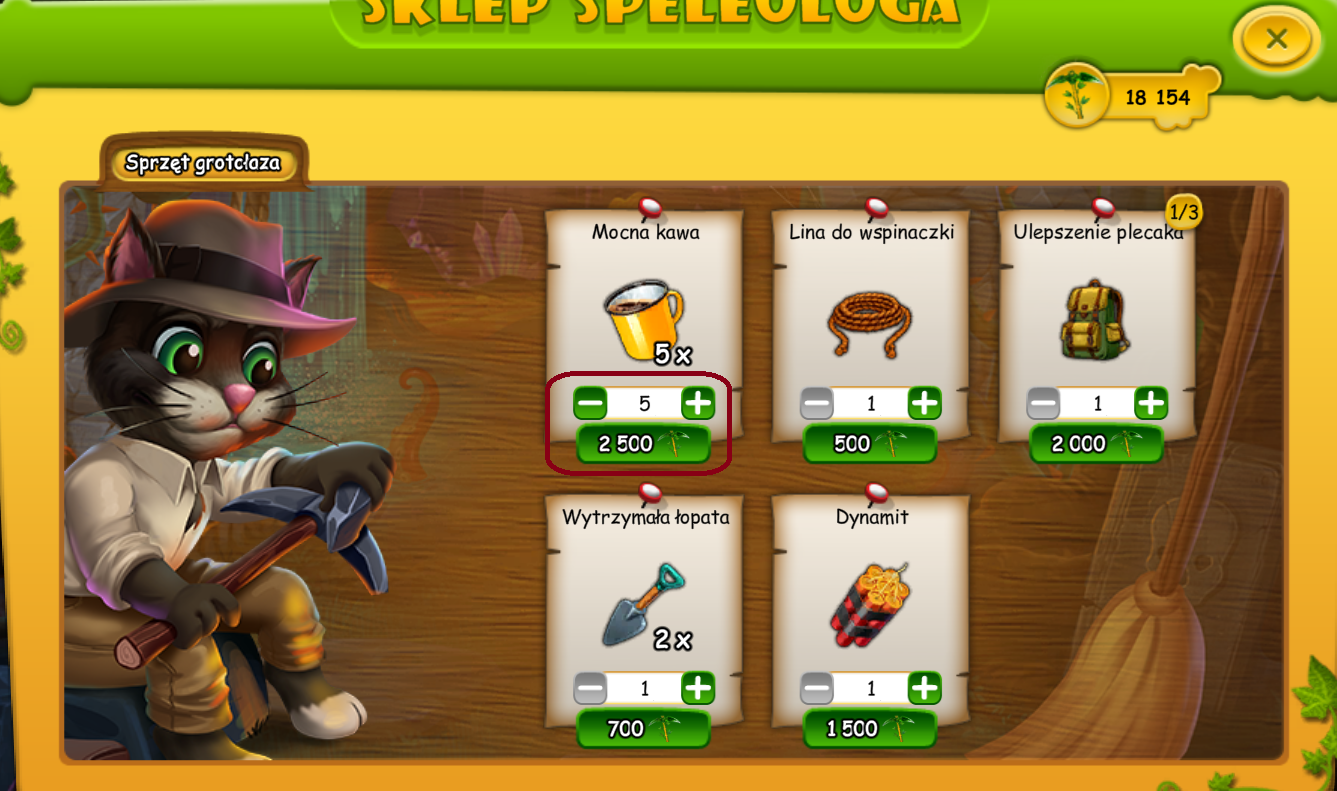Increase the Ulepszenie plecaka quantity

tap(1152, 404)
